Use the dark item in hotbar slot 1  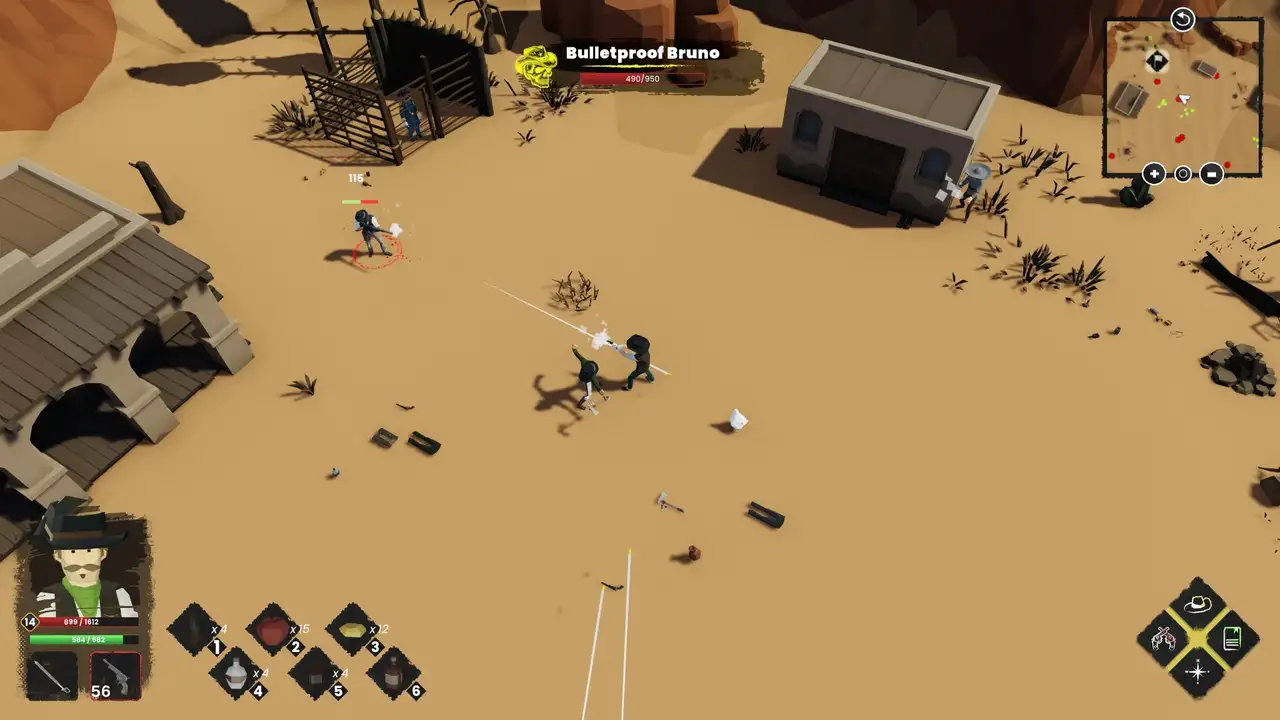pyautogui.click(x=193, y=630)
